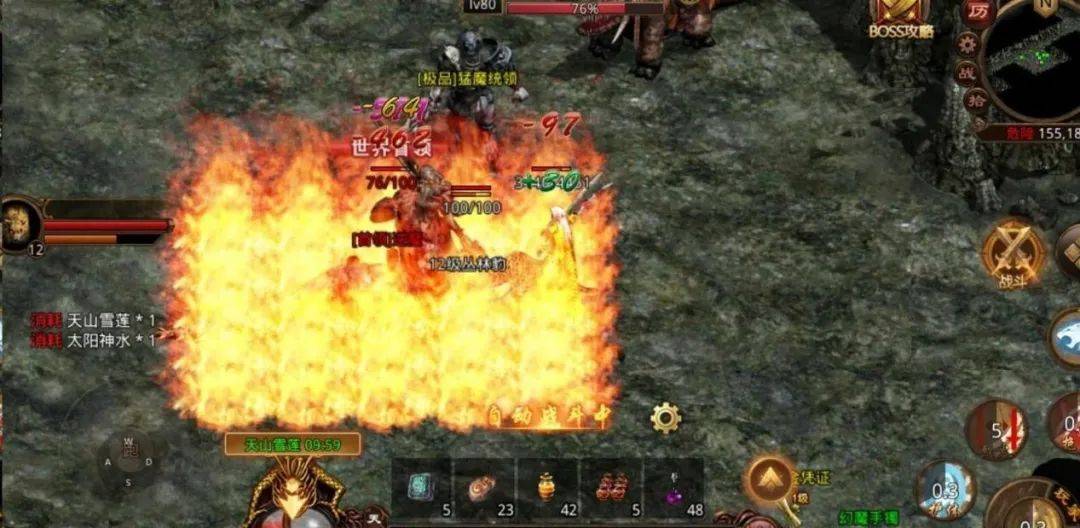Use the meat item with count 23

pos(483,489)
